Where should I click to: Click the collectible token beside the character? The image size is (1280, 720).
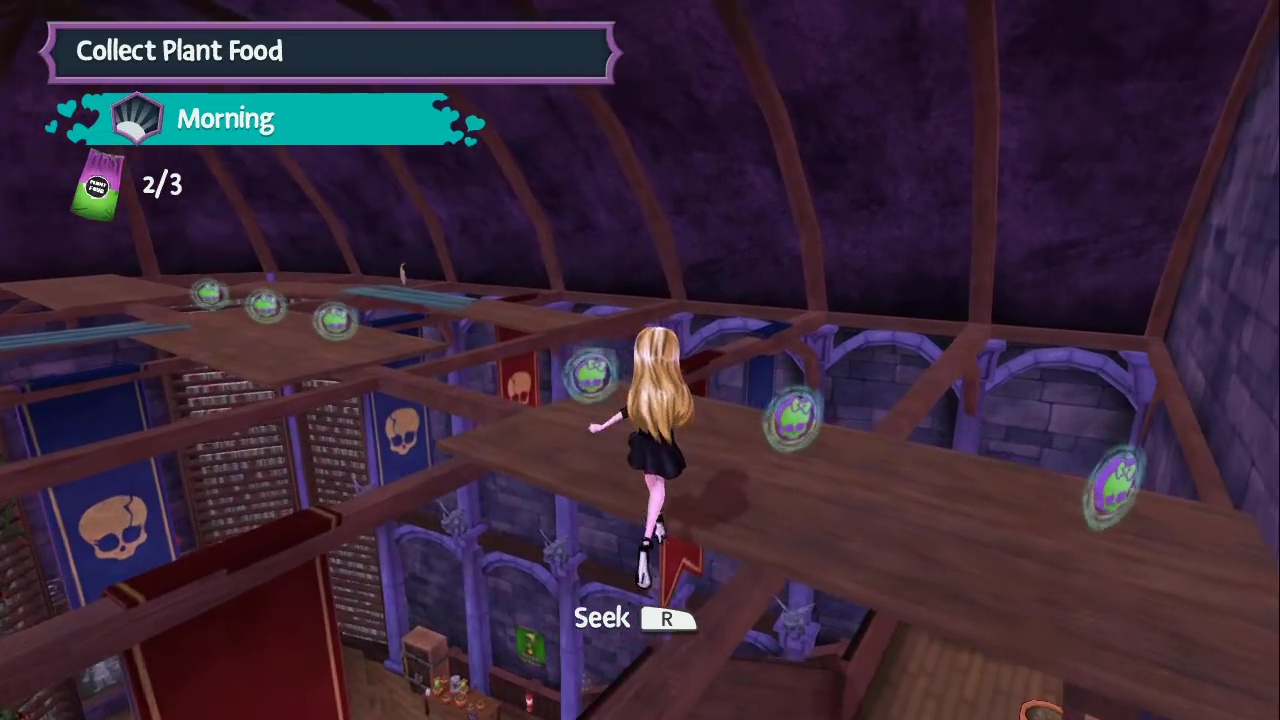coord(590,373)
